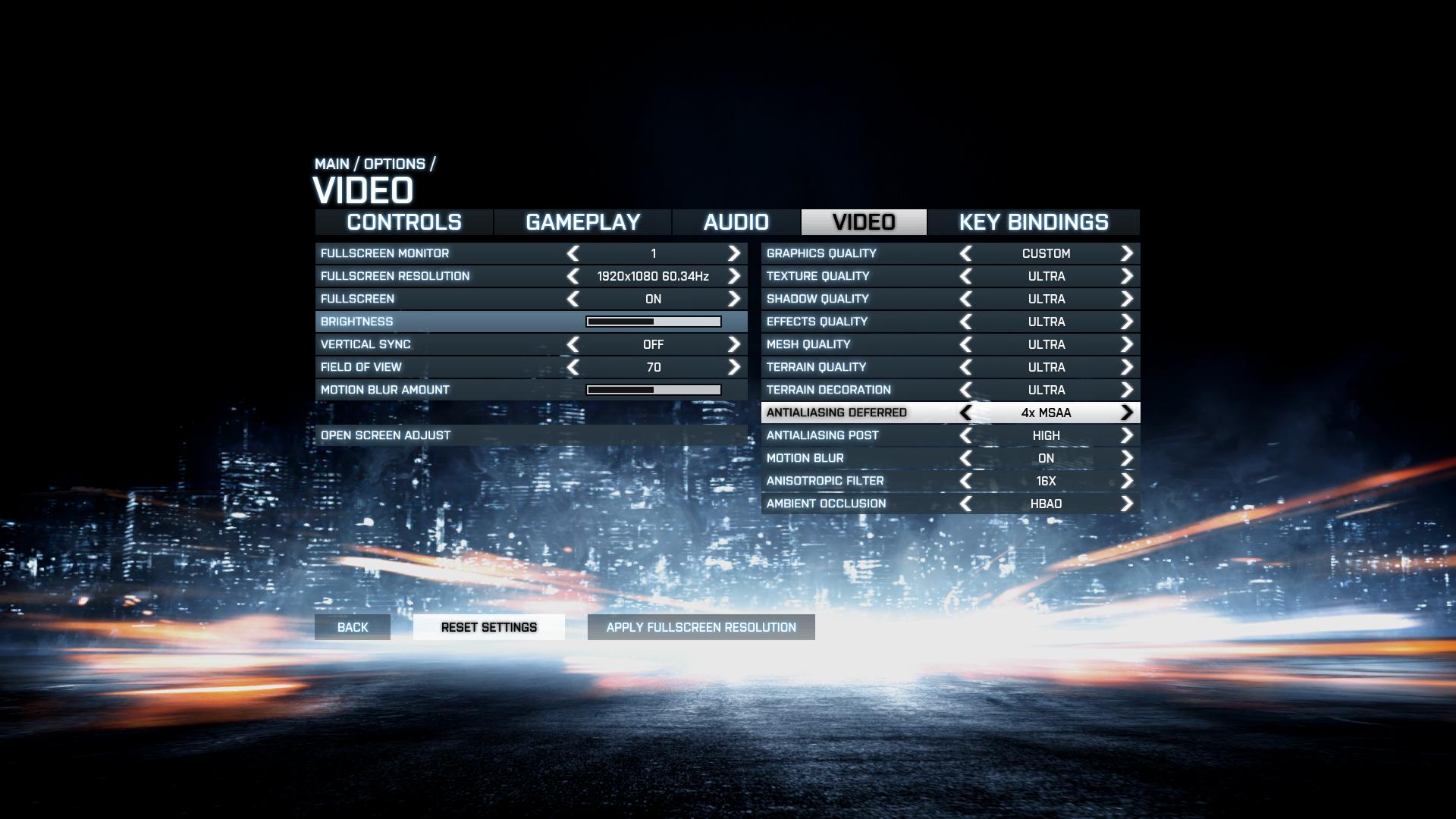The height and width of the screenshot is (819, 1456).
Task: Open the Gameplay tab
Action: tap(582, 222)
